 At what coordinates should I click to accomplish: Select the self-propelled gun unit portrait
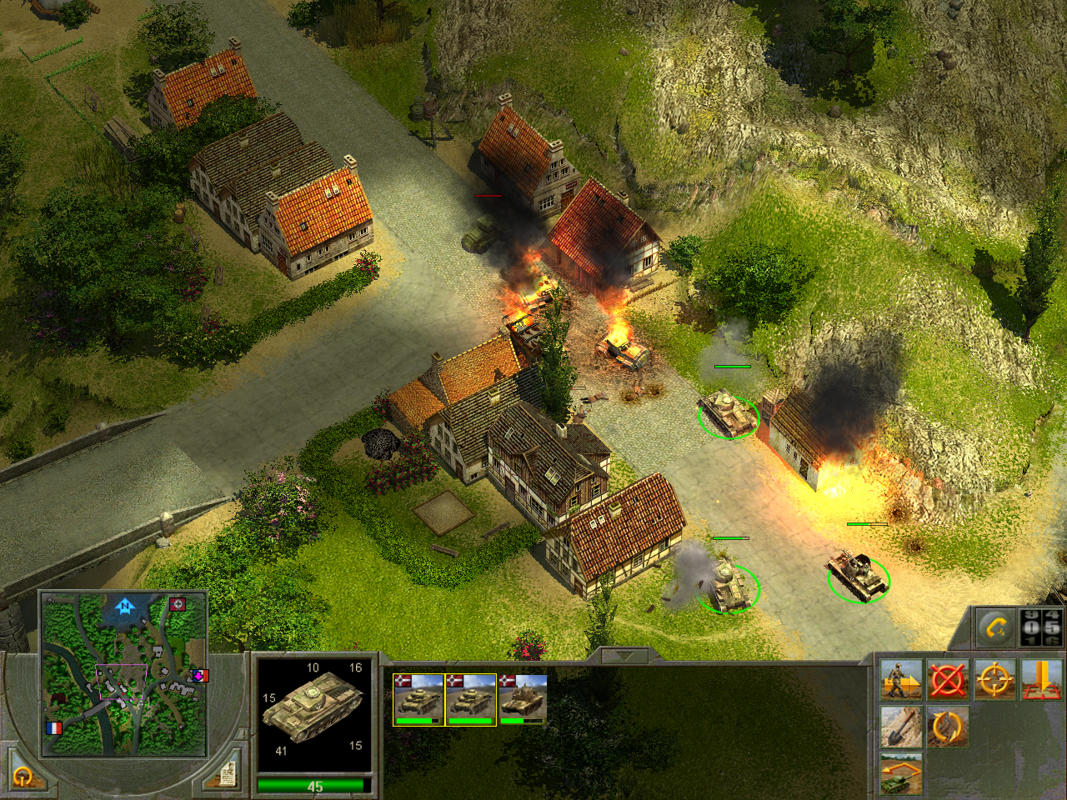[x=522, y=698]
